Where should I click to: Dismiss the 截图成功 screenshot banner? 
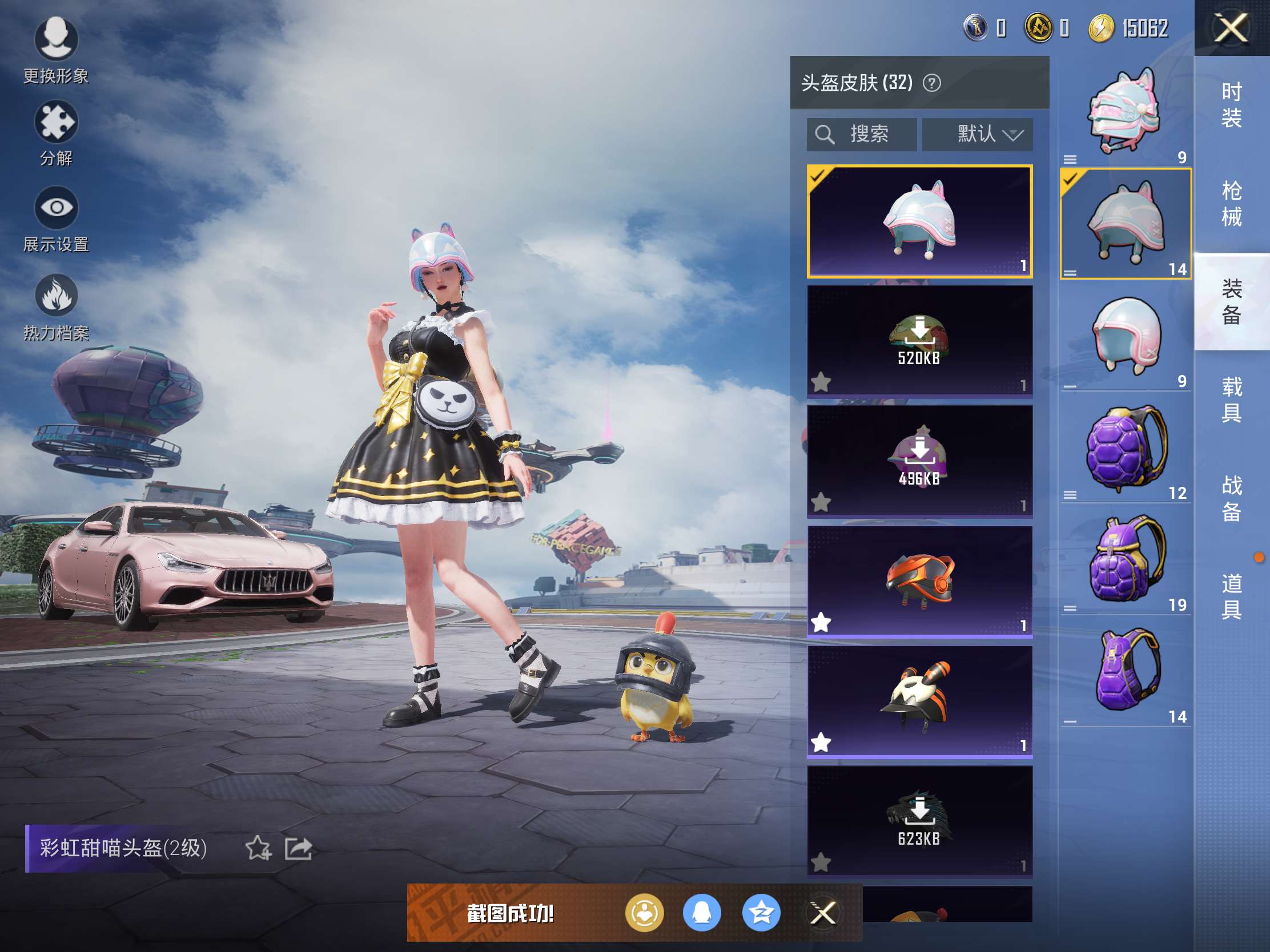click(x=823, y=913)
